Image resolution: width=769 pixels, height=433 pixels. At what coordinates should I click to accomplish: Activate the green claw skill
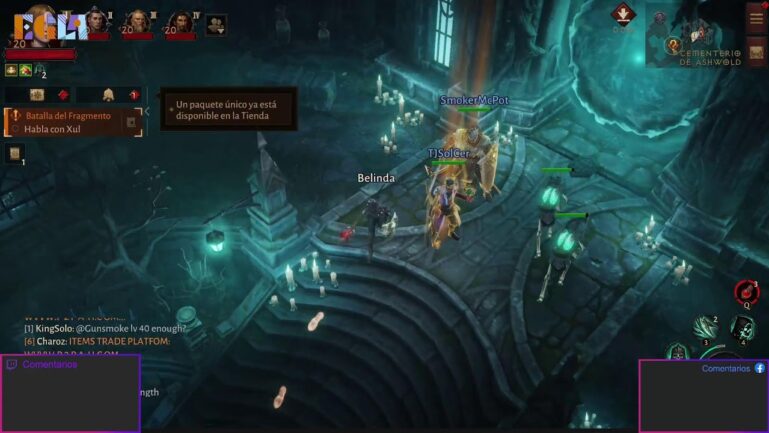[x=705, y=326]
